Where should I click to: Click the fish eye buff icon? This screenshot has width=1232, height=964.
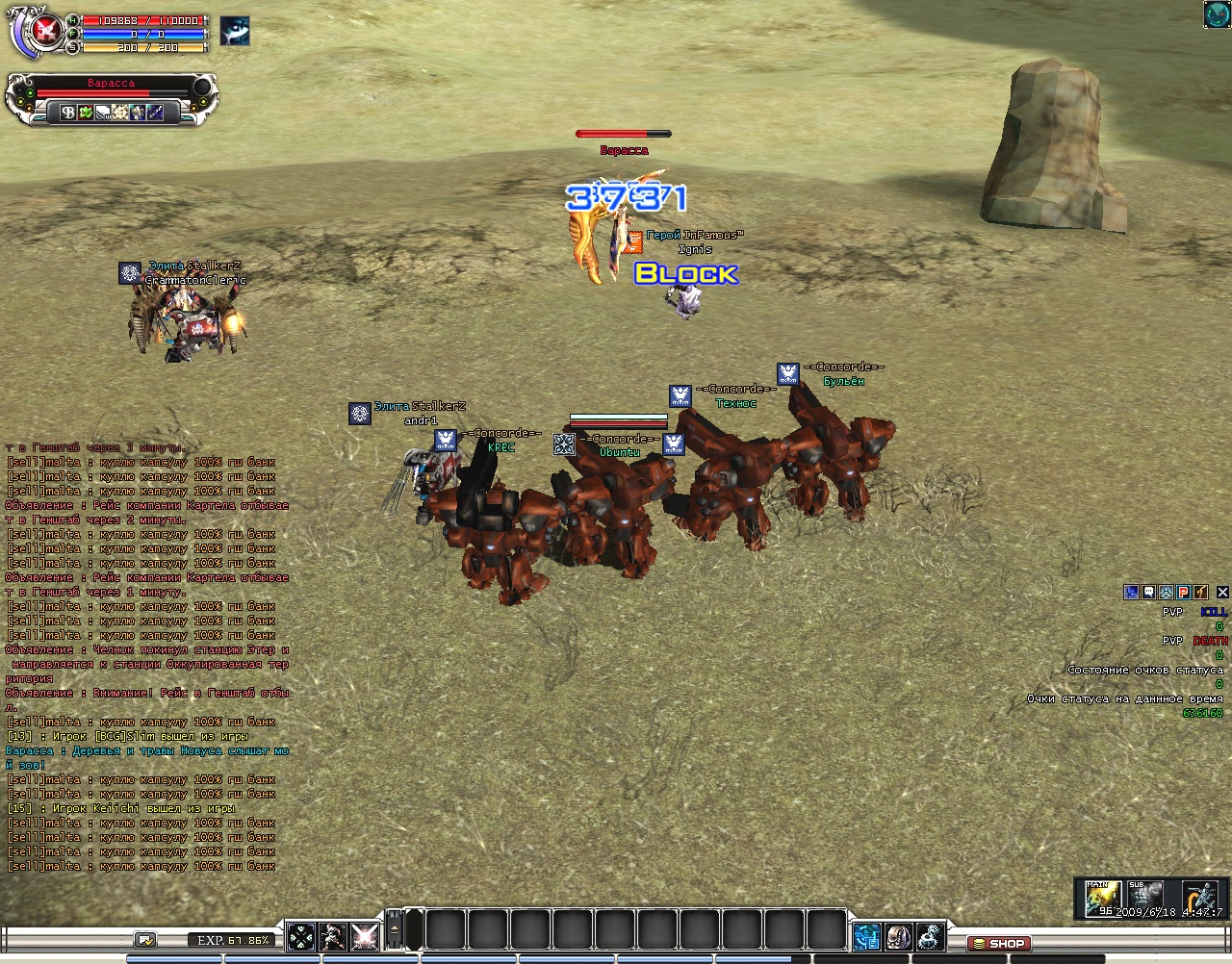coord(235,31)
